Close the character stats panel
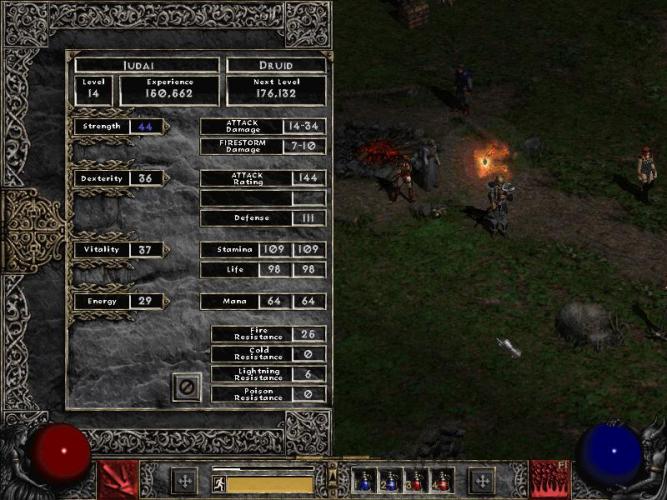This screenshot has width=667, height=500. pos(186,386)
